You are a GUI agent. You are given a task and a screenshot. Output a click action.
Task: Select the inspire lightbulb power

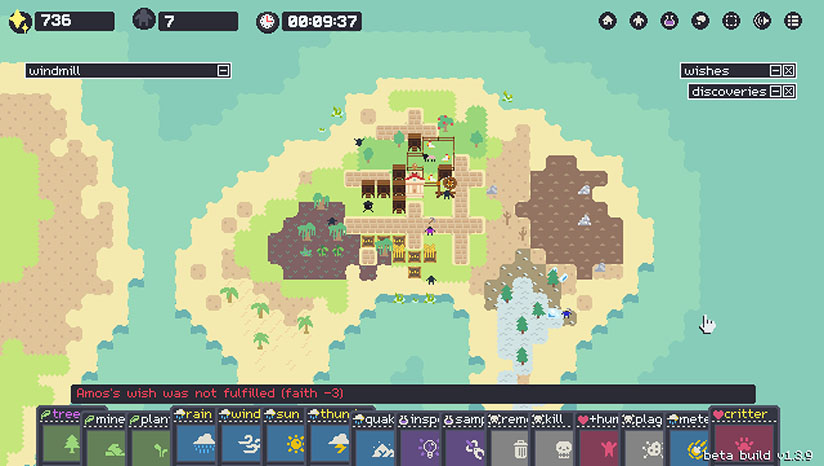pyautogui.click(x=424, y=441)
